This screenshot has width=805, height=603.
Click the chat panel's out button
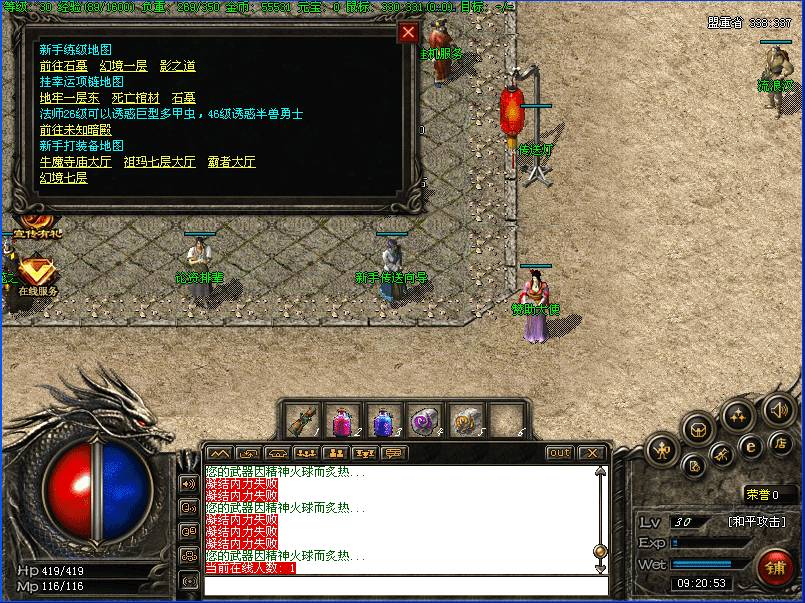559,453
